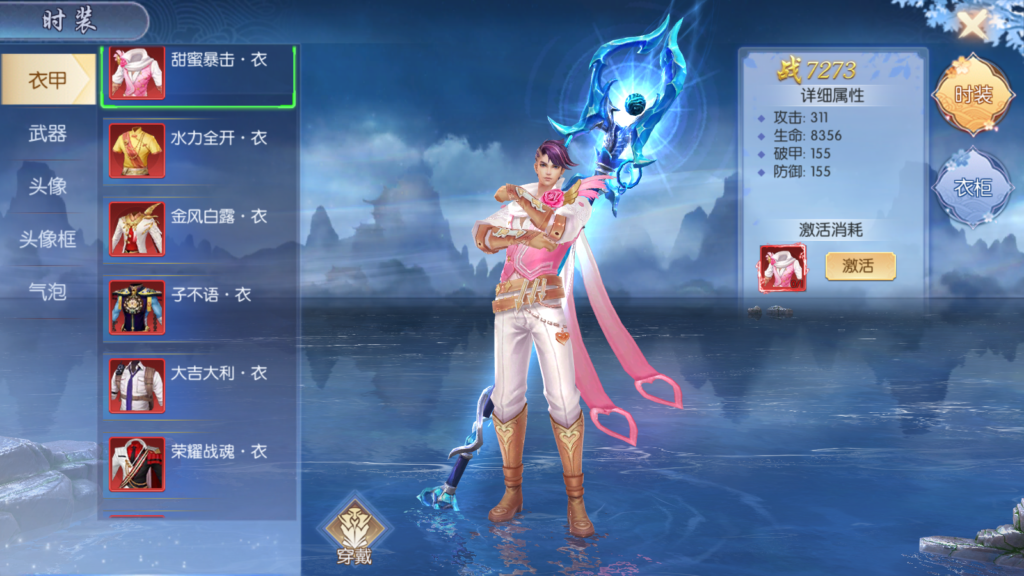This screenshot has width=1024, height=576.
Task: Click the 激活 activate button
Action: tap(860, 266)
